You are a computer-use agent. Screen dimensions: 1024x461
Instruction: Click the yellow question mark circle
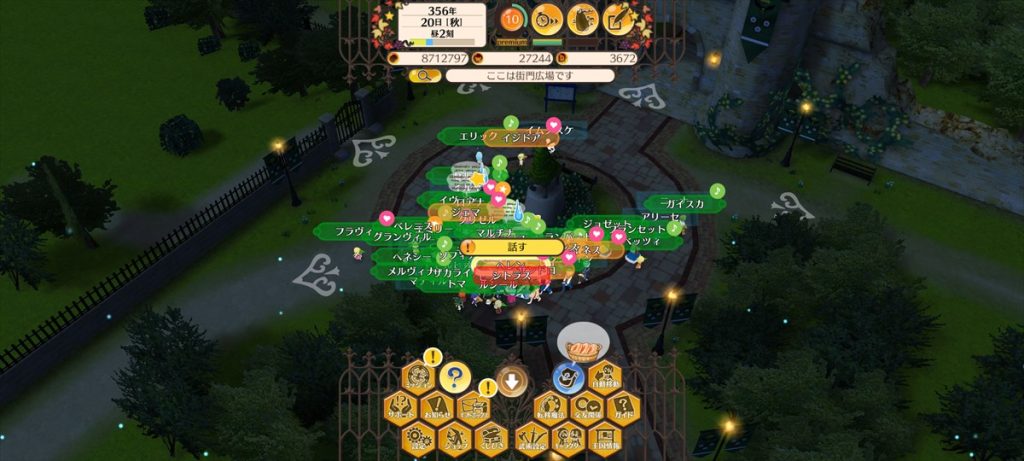454,377
